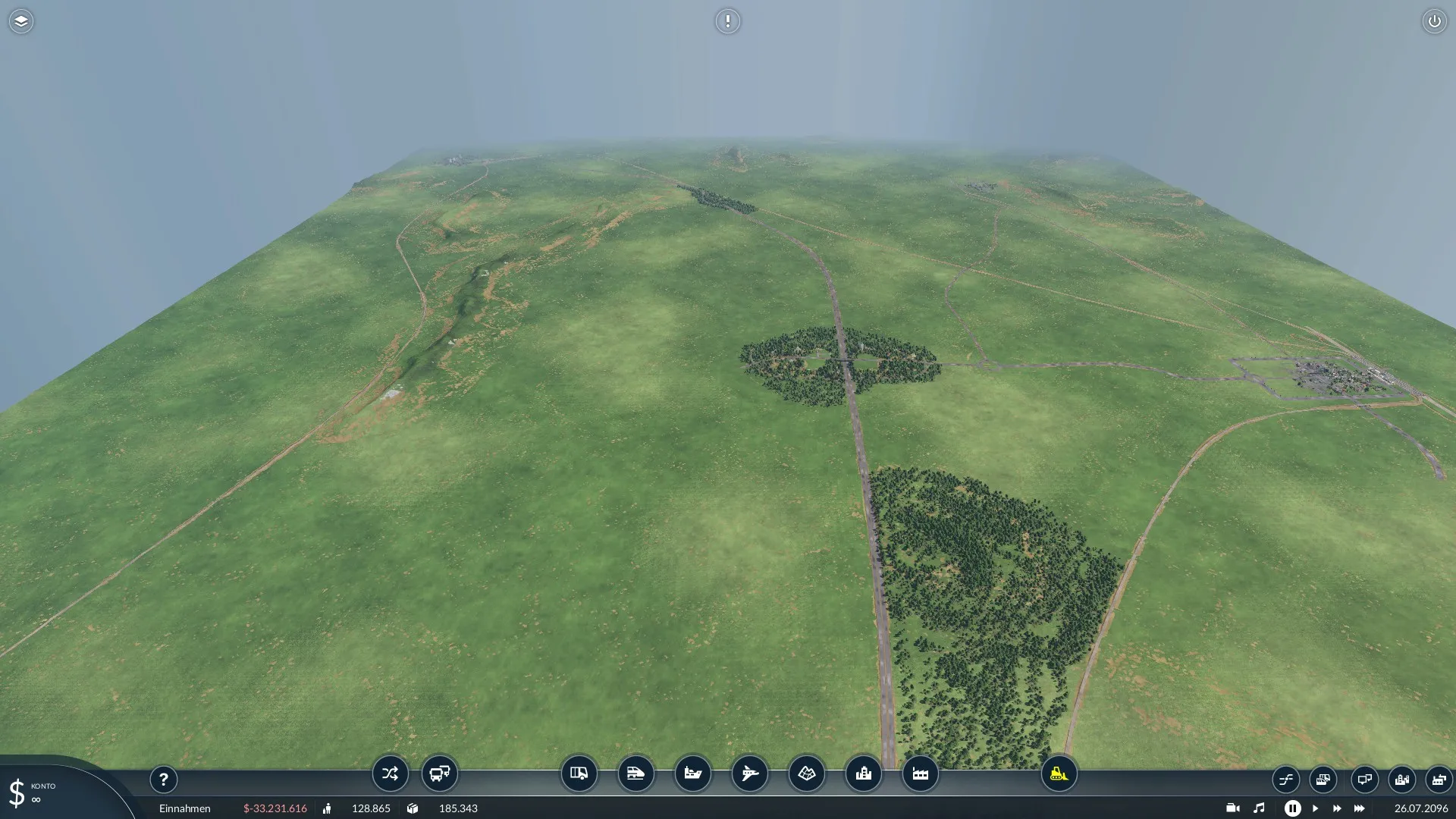The width and height of the screenshot is (1456, 819).
Task: Choose the ship construction menu
Action: coord(692,773)
